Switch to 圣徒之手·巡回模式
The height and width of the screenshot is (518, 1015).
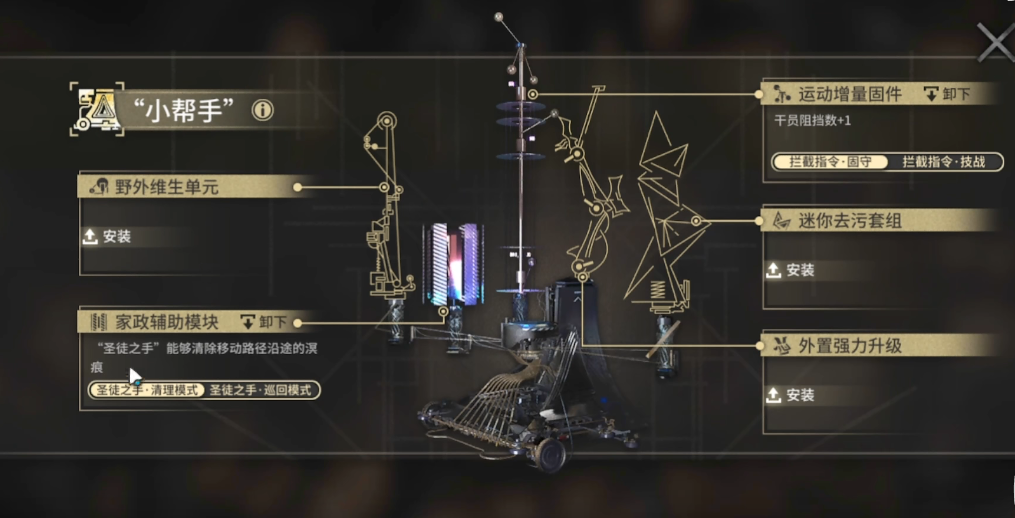coord(262,390)
